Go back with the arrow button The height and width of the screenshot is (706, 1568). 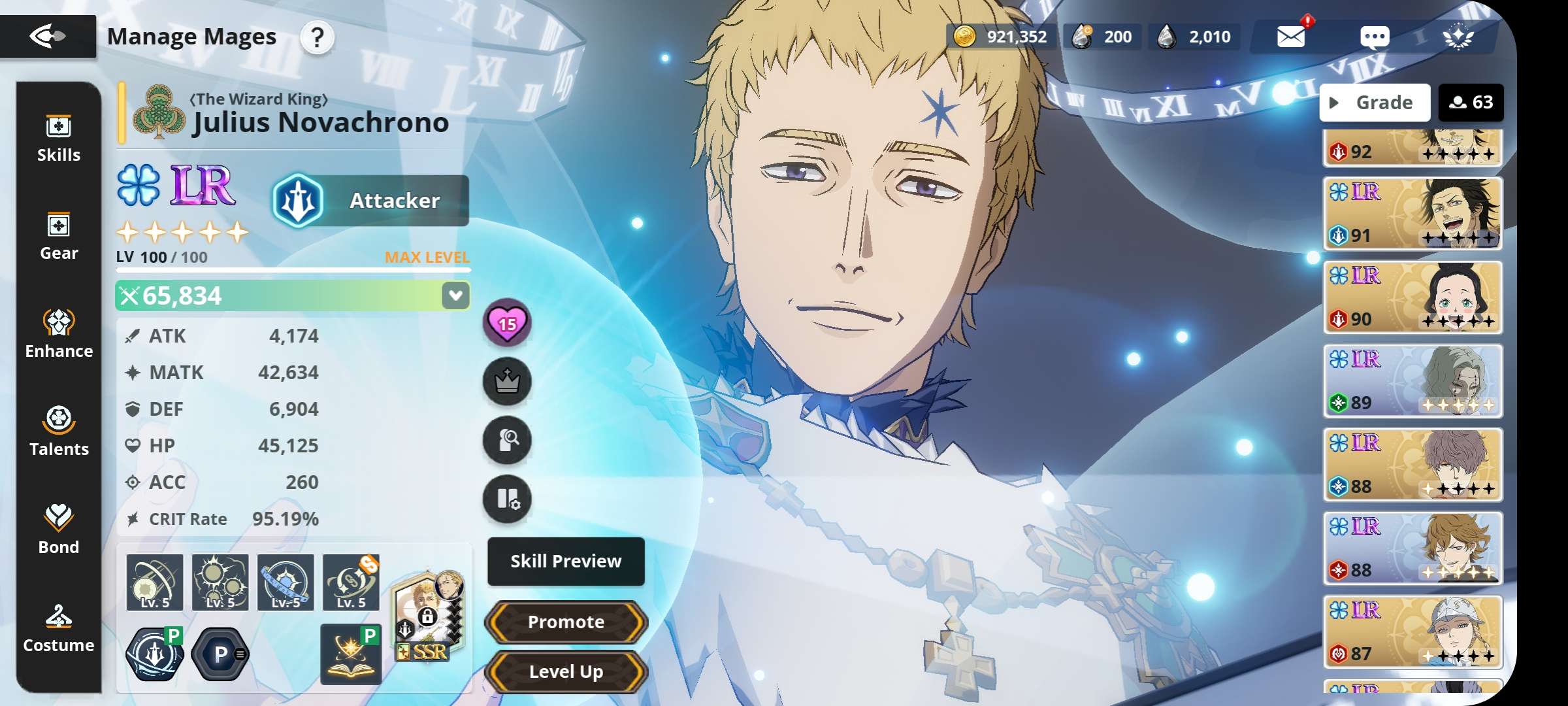(48, 36)
